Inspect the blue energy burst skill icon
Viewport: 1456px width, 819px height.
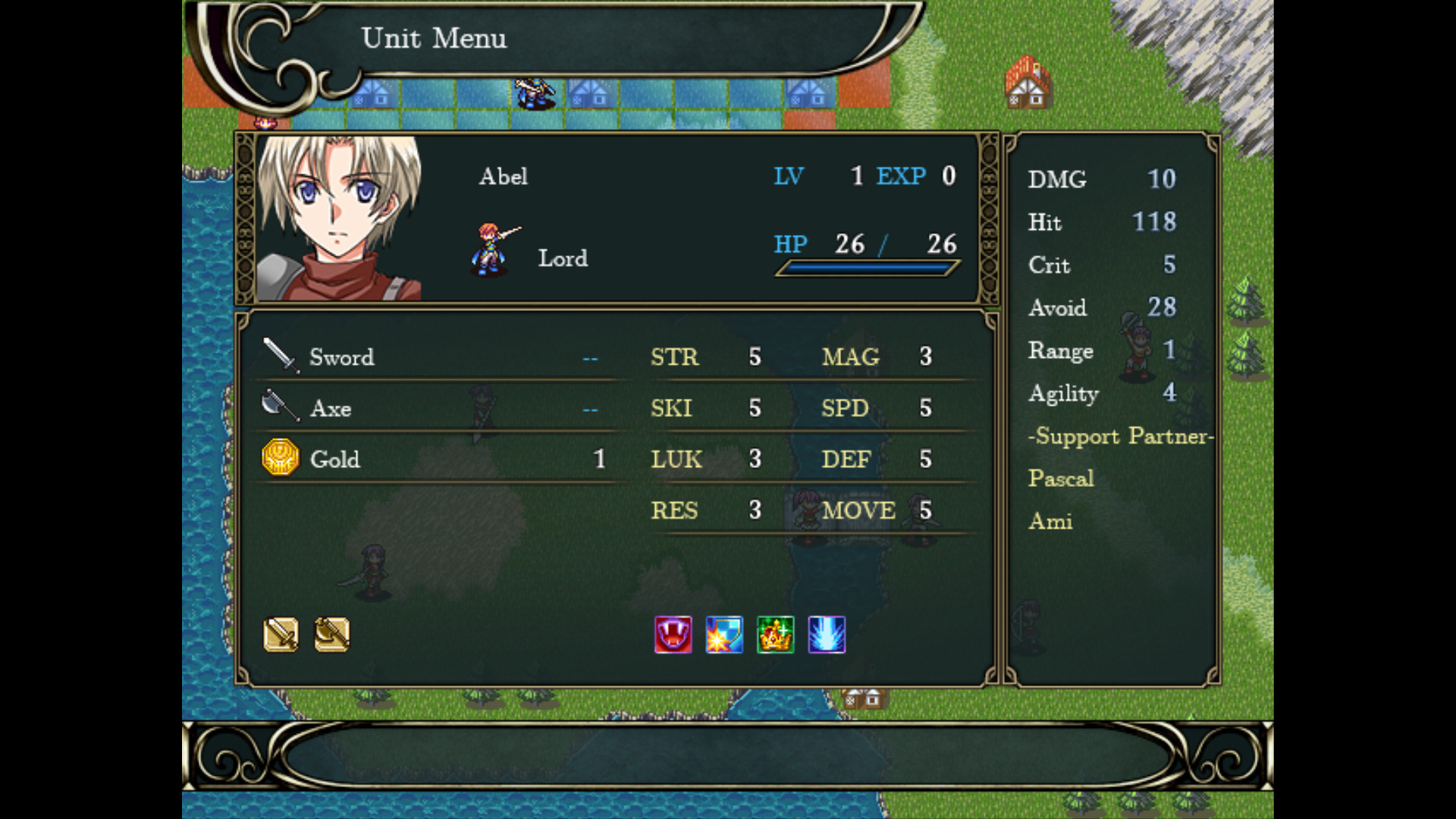(827, 635)
